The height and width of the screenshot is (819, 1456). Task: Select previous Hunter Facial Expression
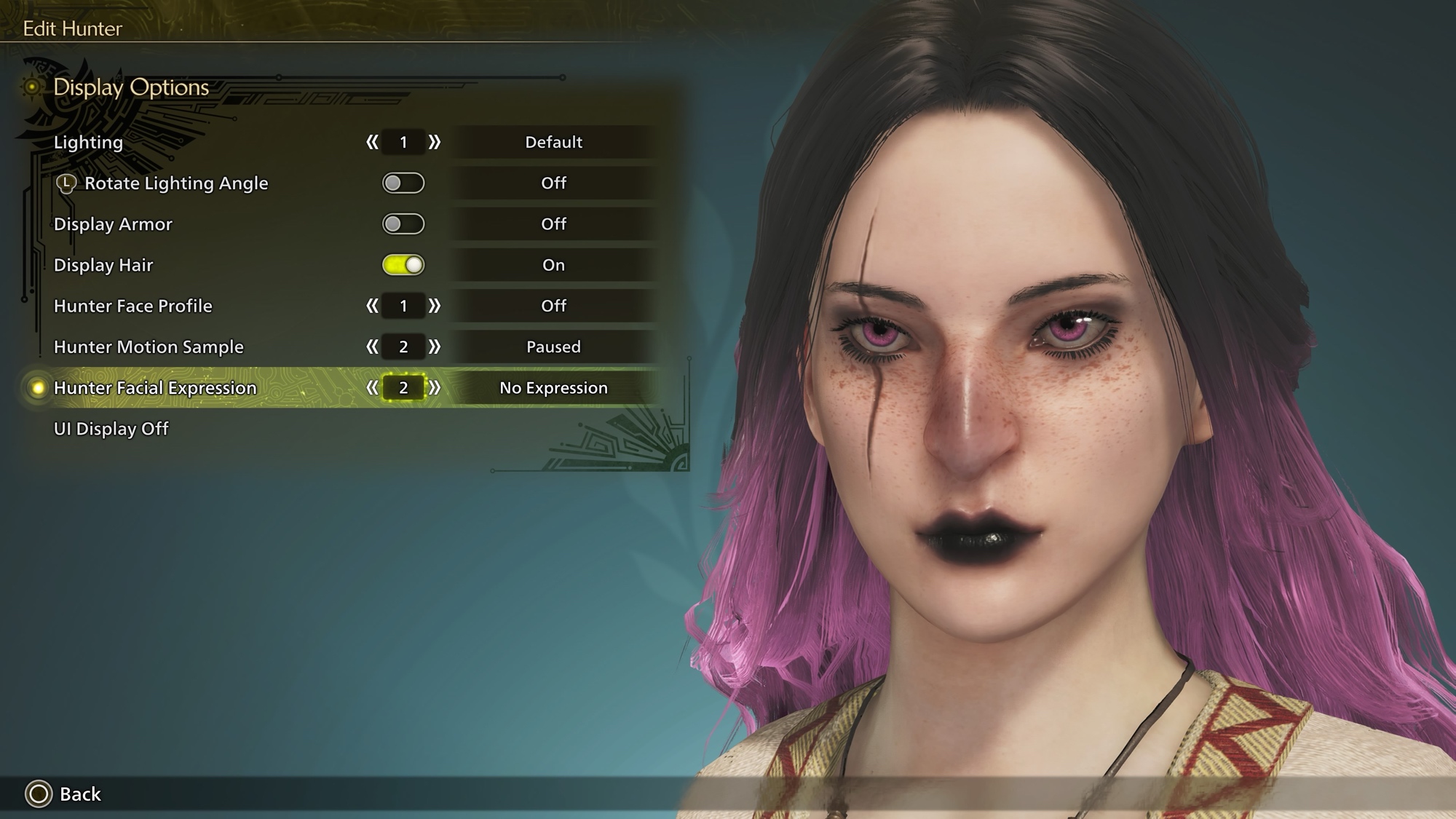[x=372, y=388]
